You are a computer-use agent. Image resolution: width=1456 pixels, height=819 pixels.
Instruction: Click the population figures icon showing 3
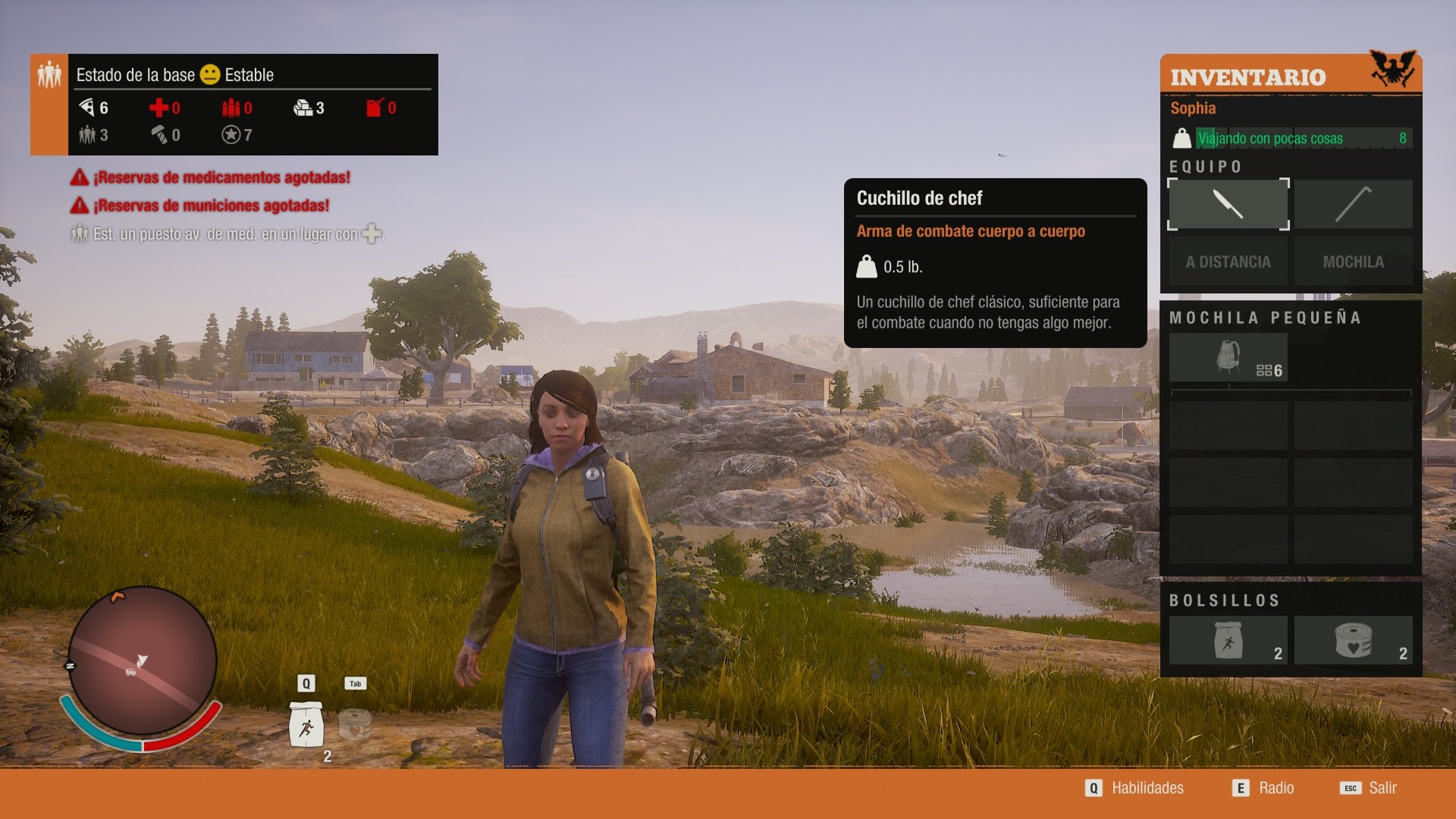tap(87, 135)
